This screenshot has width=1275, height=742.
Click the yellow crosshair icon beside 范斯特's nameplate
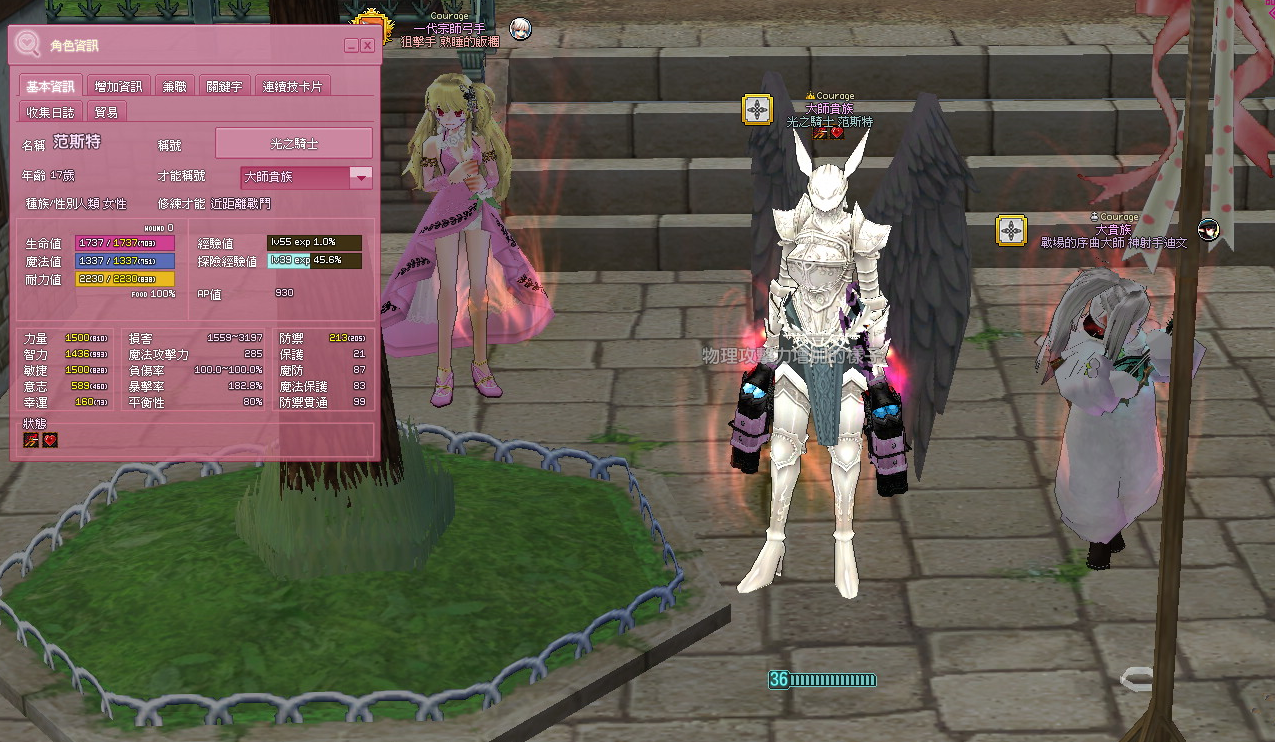(x=757, y=109)
